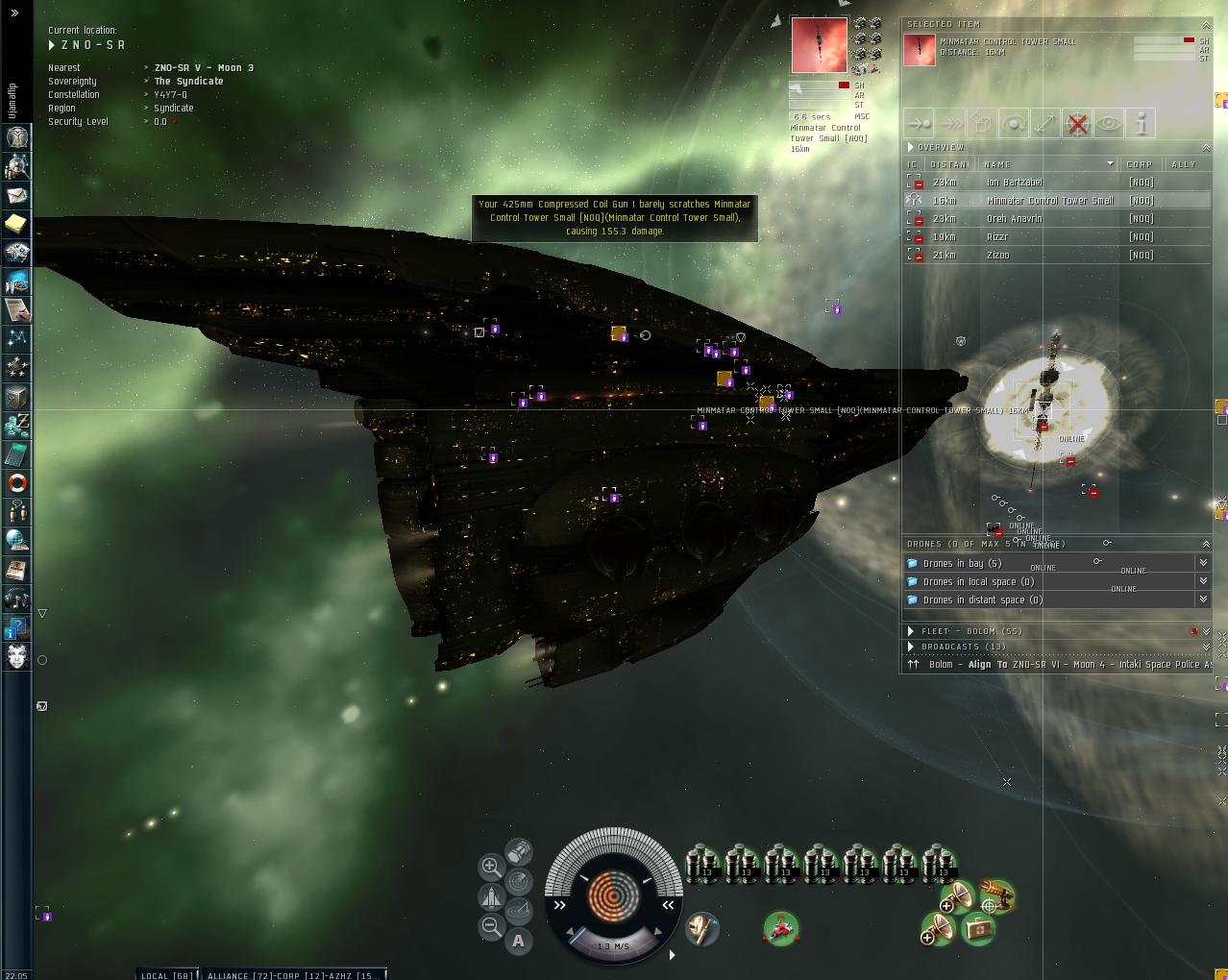The width and height of the screenshot is (1228, 980).
Task: Open the calculator from the sidebar
Action: tap(17, 453)
